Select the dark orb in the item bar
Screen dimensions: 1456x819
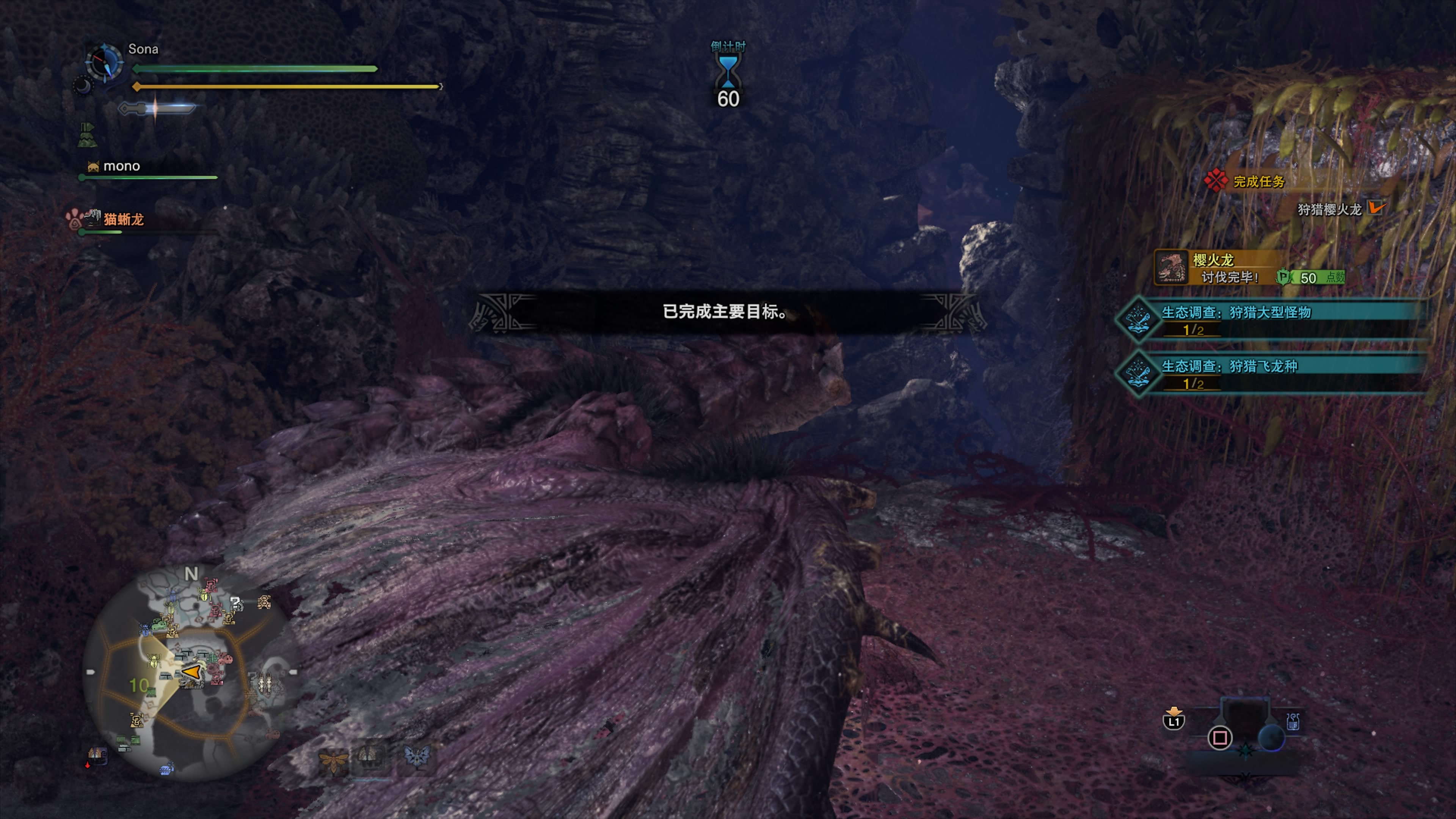pos(1271,737)
